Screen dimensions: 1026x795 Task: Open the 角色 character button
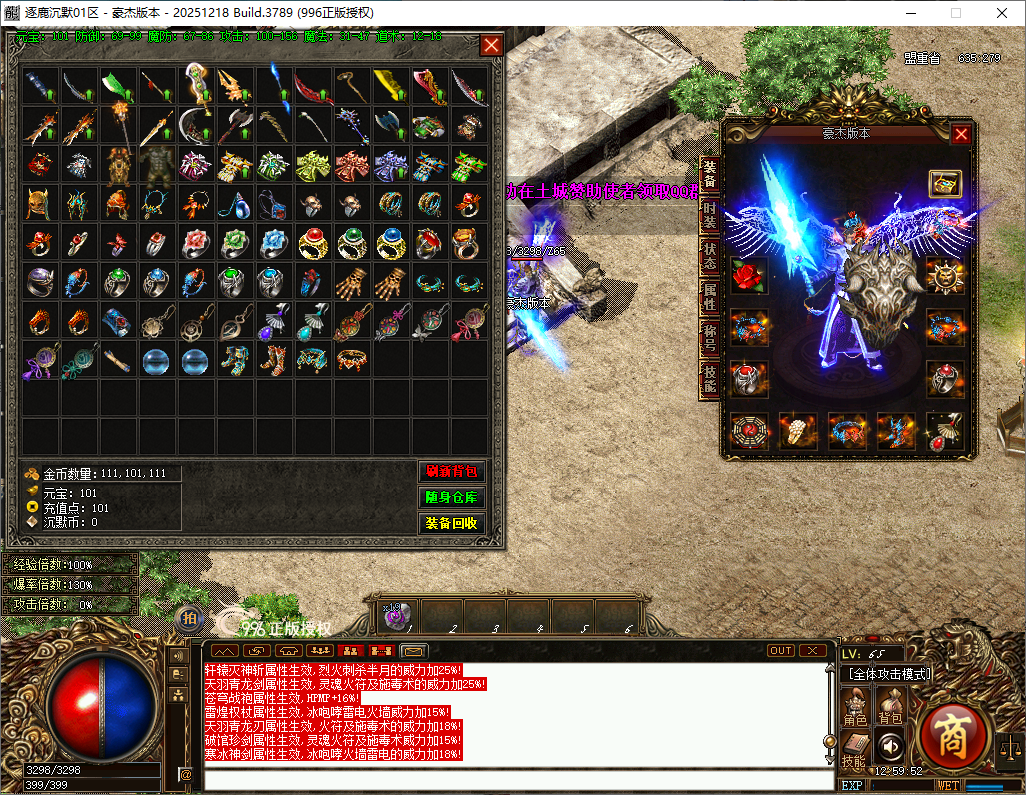855,707
